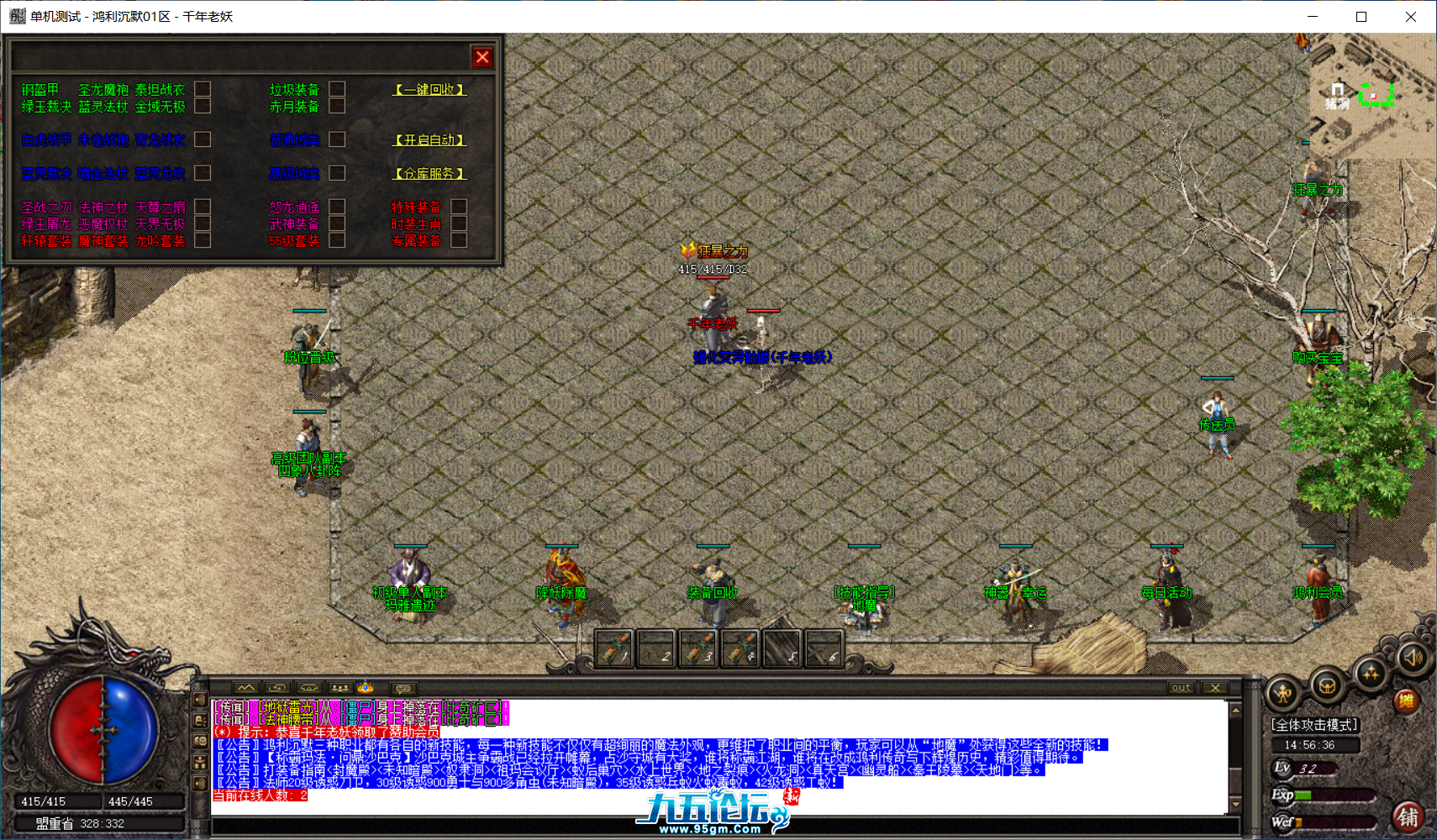Click the green Exp progress bar
The image size is (1437, 840).
(1303, 793)
